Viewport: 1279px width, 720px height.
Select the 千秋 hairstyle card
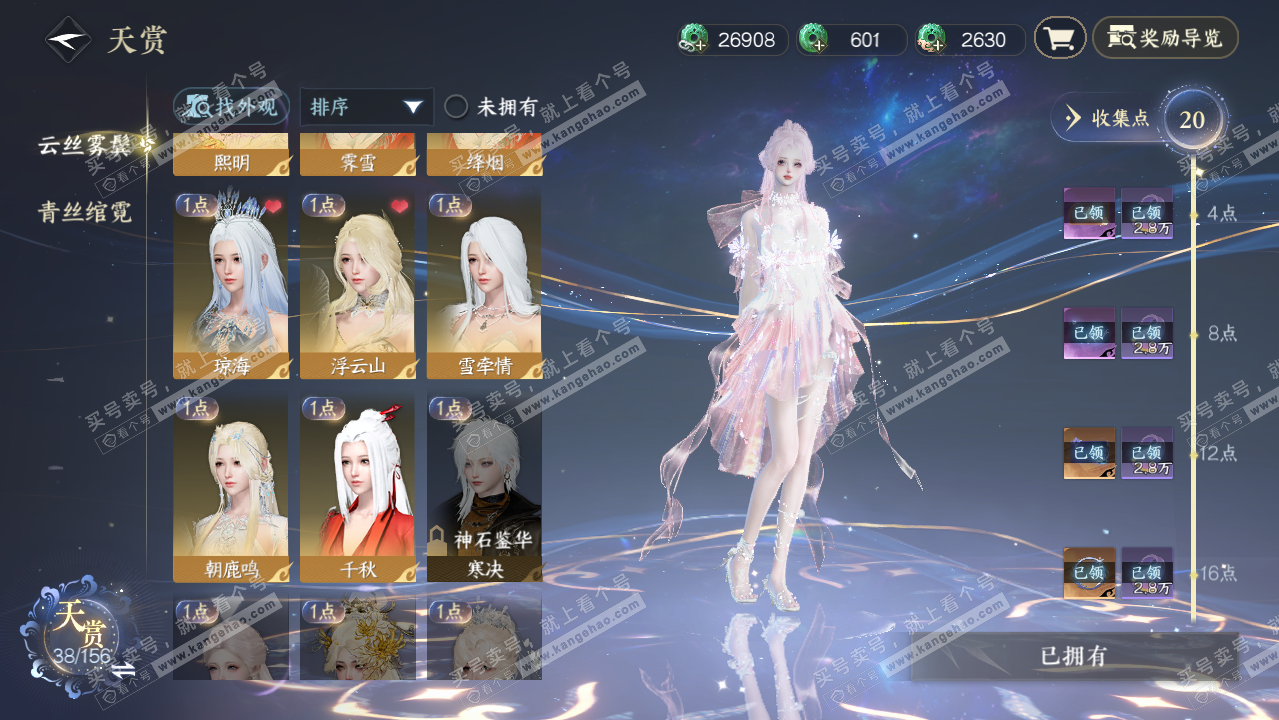(357, 488)
